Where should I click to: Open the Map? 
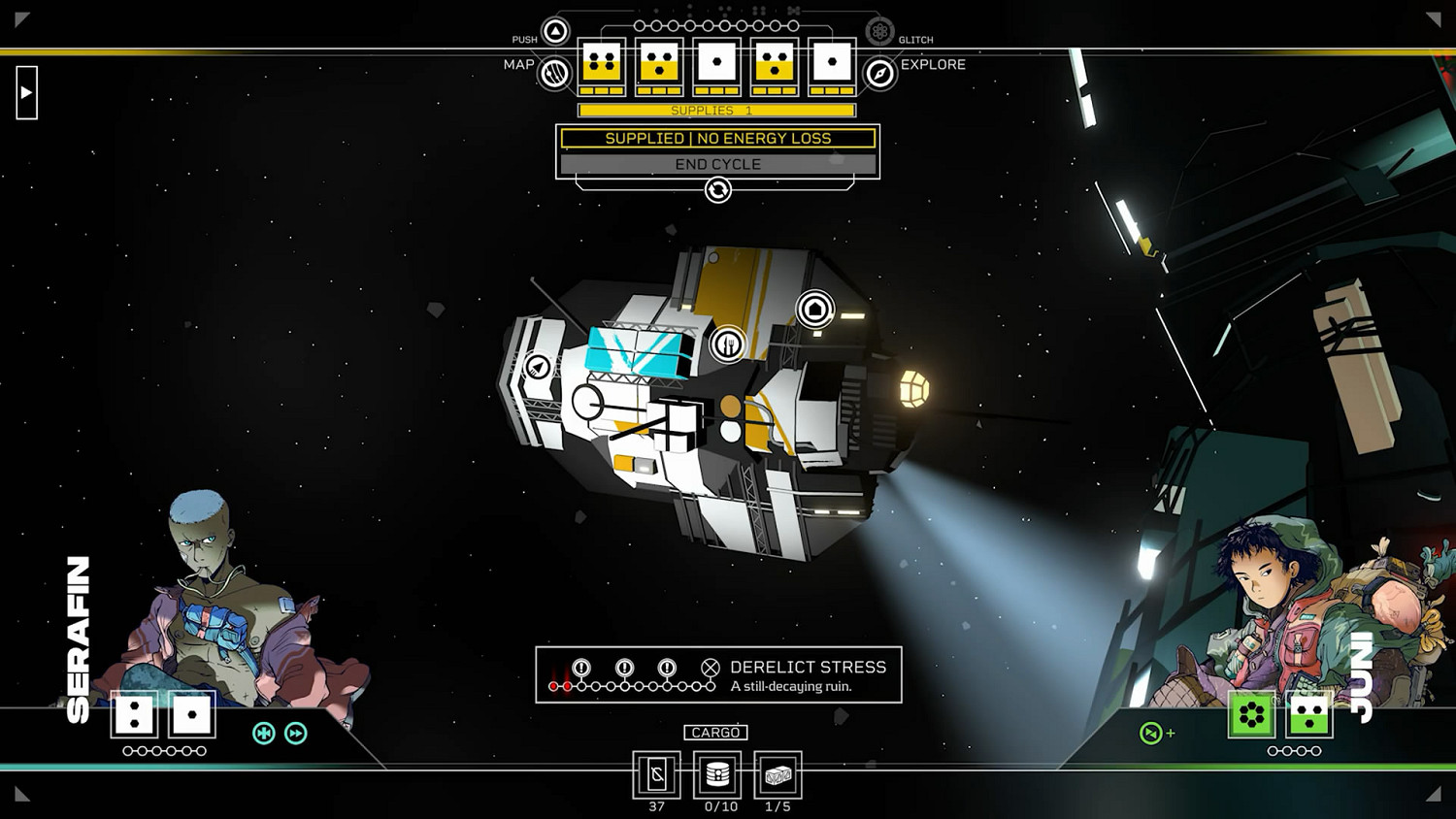[x=554, y=73]
